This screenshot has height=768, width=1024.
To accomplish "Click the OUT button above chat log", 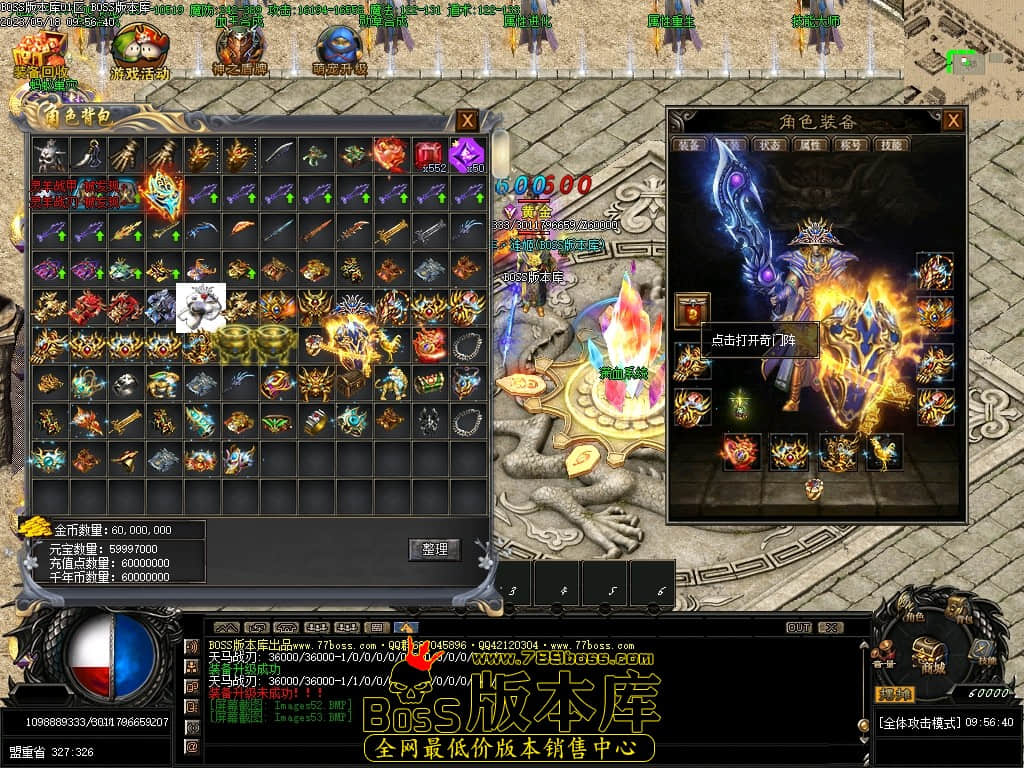I will click(798, 627).
